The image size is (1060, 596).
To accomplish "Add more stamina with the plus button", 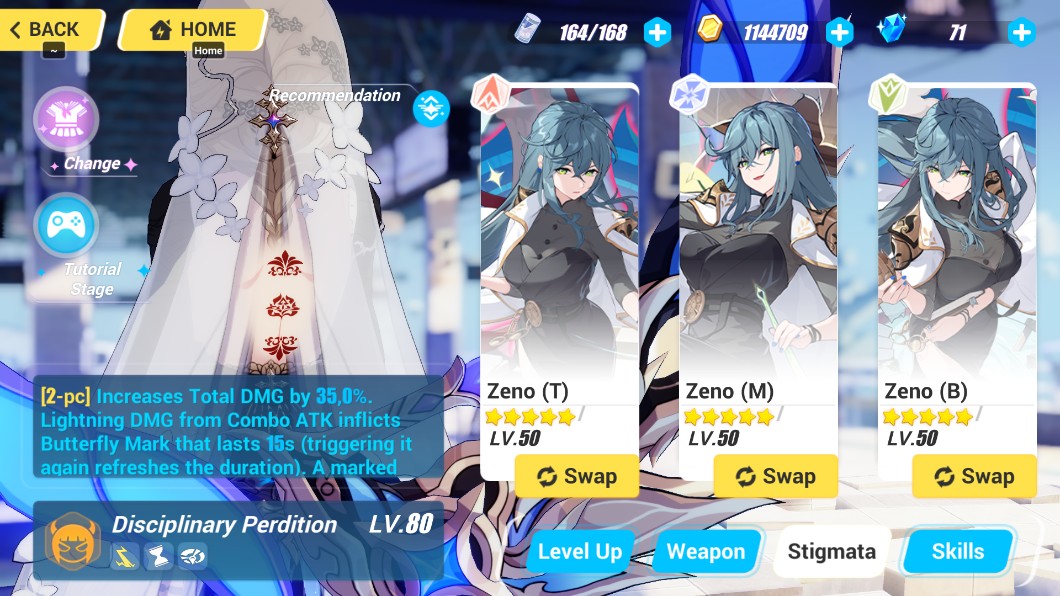I will pos(657,33).
